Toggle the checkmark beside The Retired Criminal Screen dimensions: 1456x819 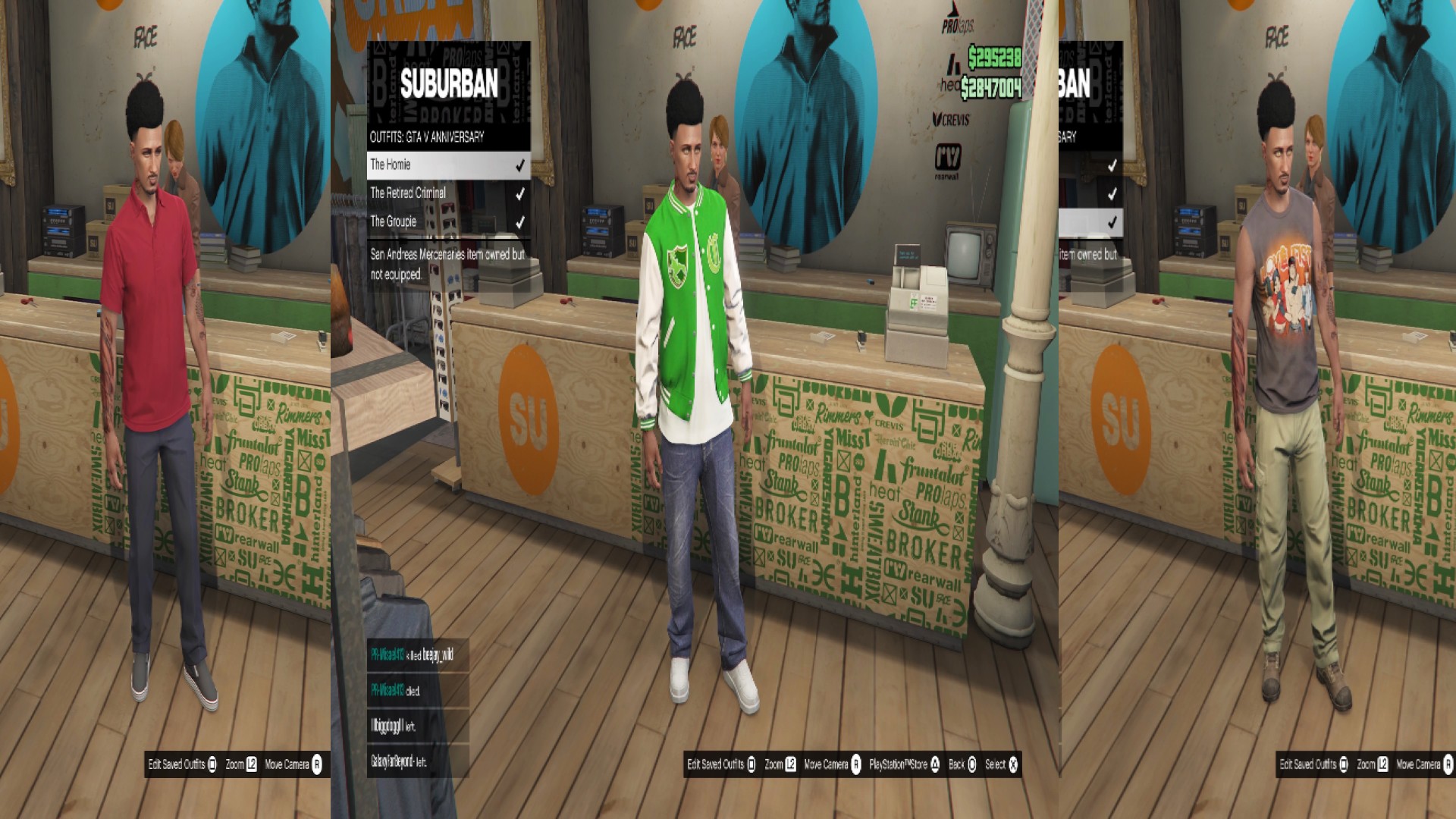pyautogui.click(x=521, y=193)
